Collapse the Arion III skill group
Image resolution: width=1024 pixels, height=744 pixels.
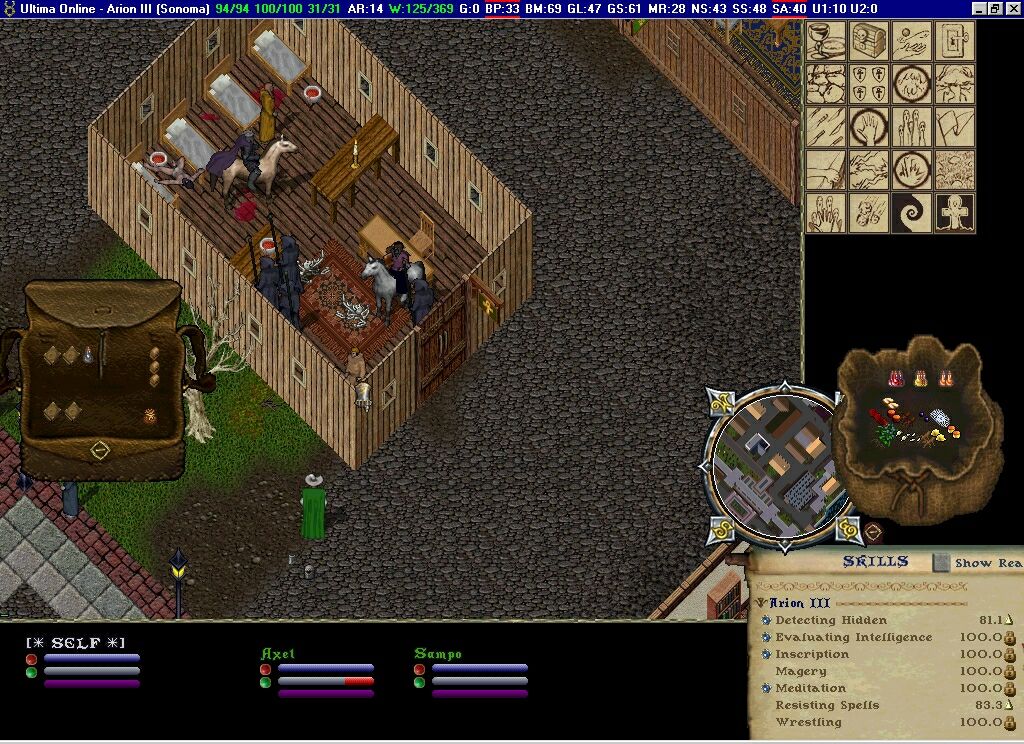click(761, 603)
